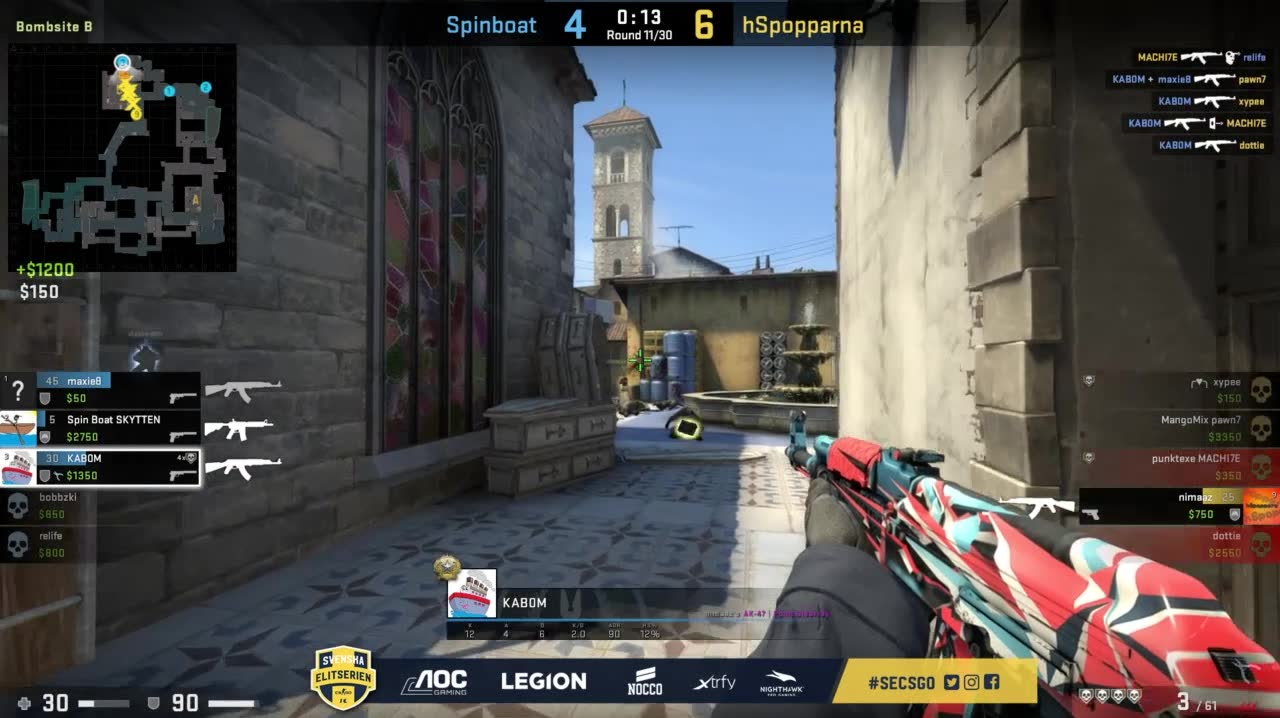Click the Legion sponsor logo

(543, 682)
